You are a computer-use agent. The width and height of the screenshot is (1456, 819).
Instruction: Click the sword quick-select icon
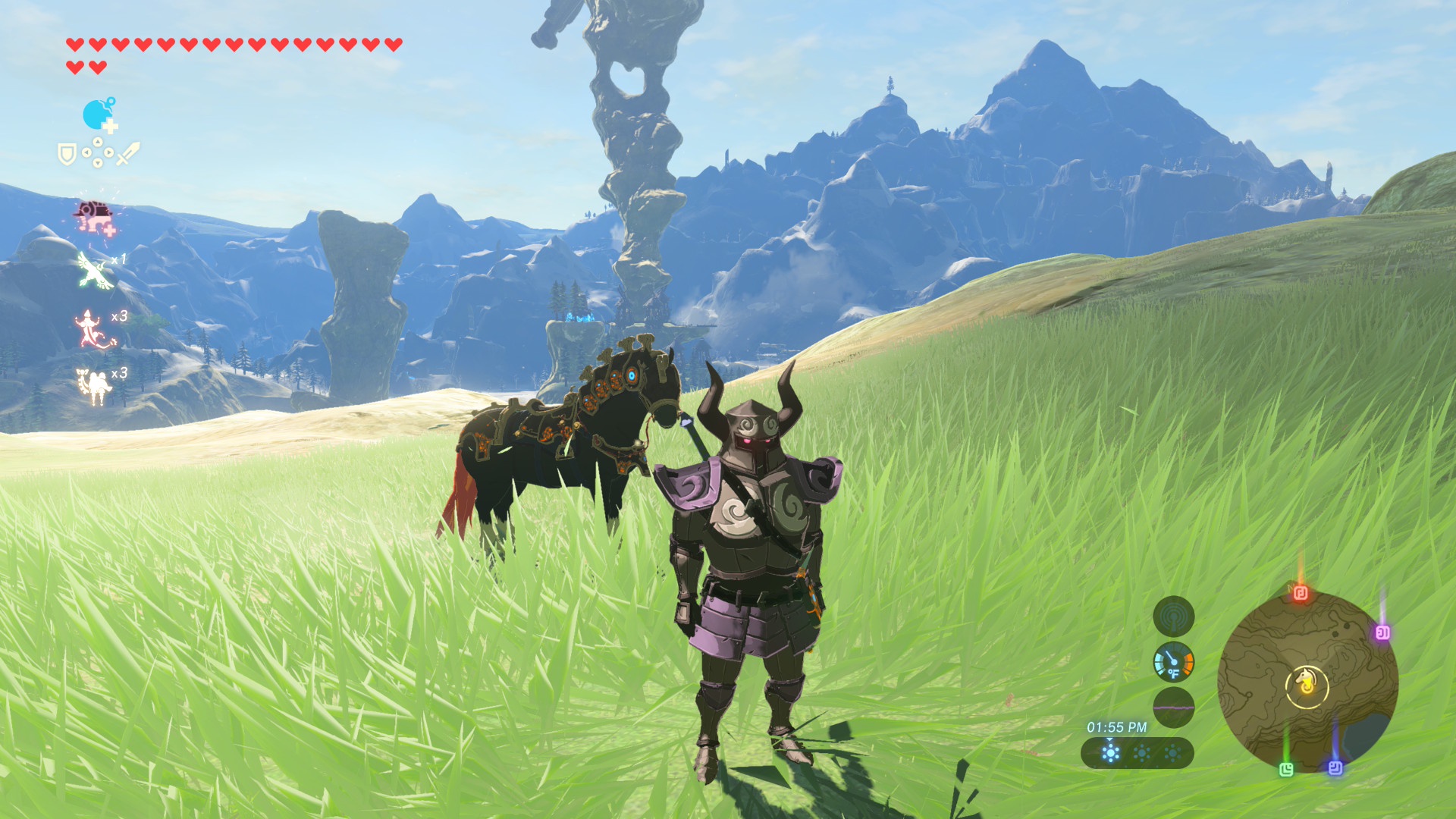coord(127,153)
